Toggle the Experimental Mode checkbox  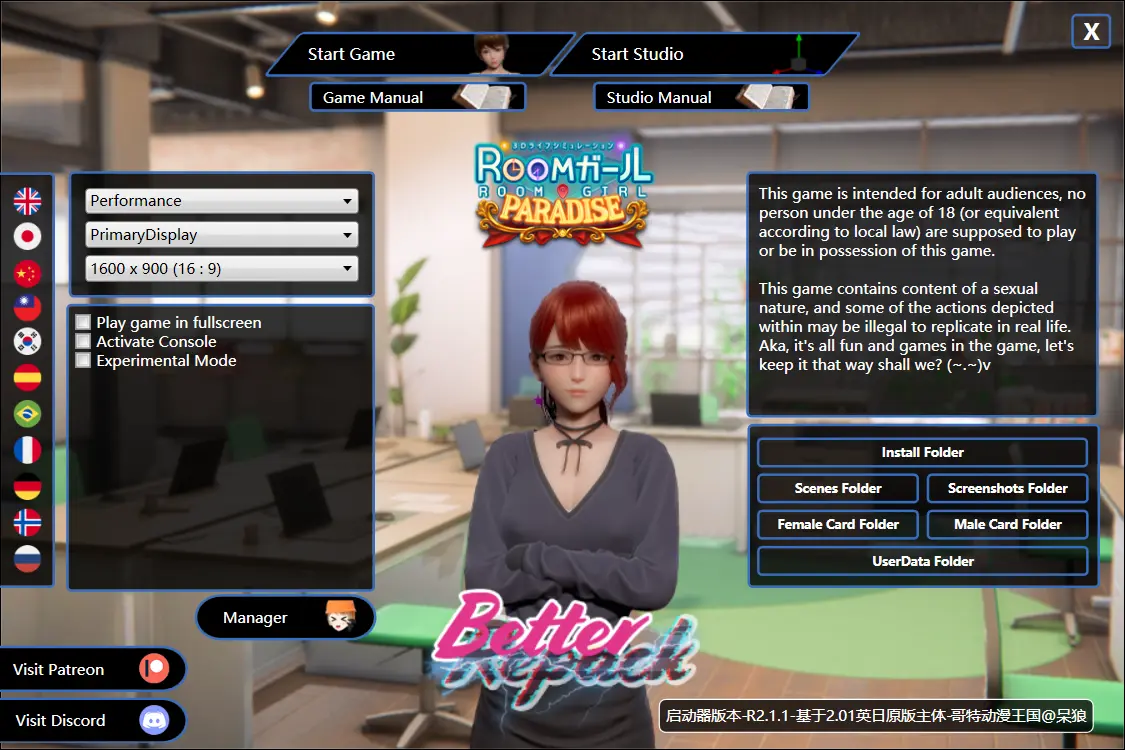(x=84, y=361)
